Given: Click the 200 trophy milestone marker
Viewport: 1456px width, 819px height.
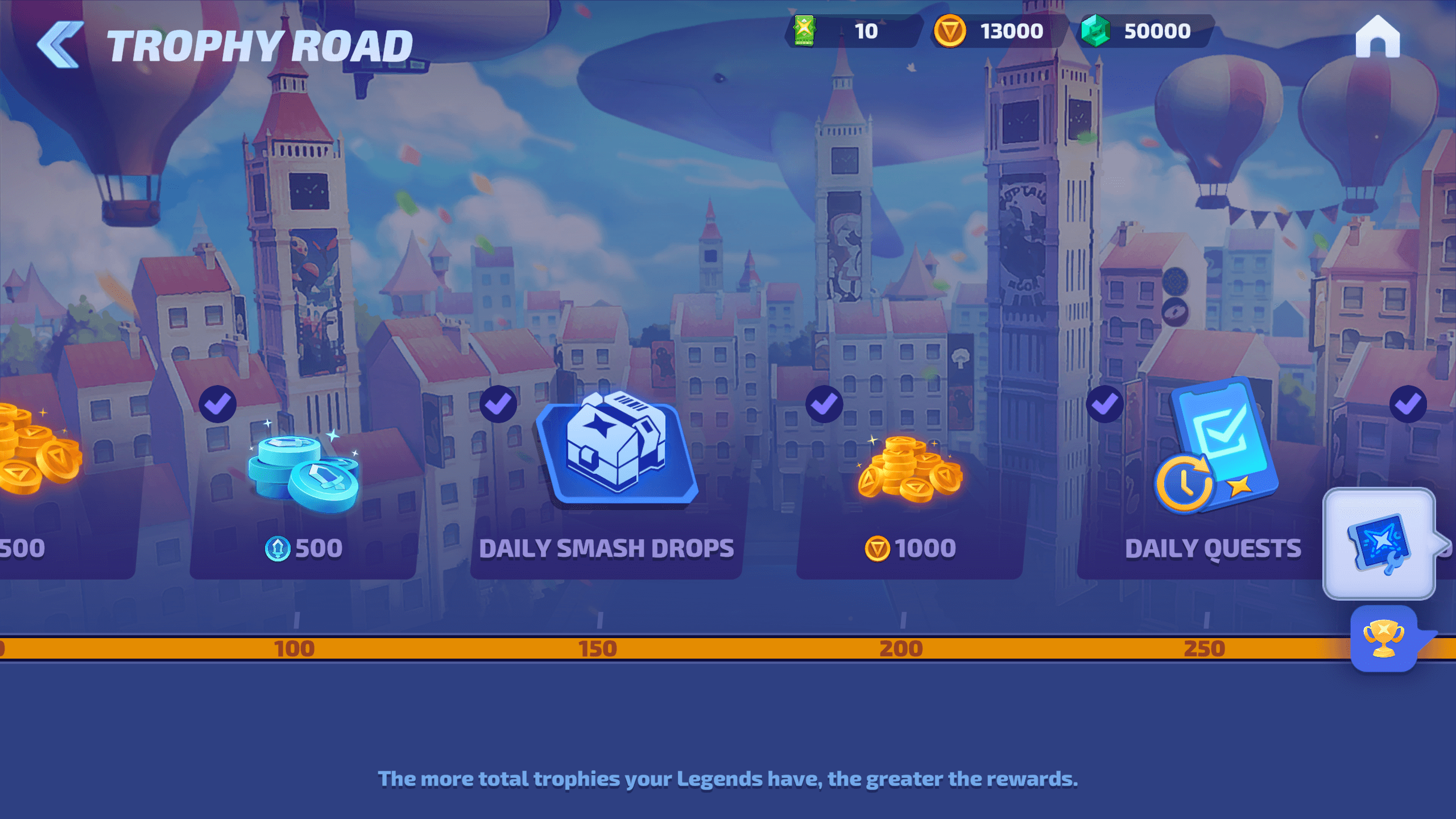Looking at the screenshot, I should click(901, 648).
